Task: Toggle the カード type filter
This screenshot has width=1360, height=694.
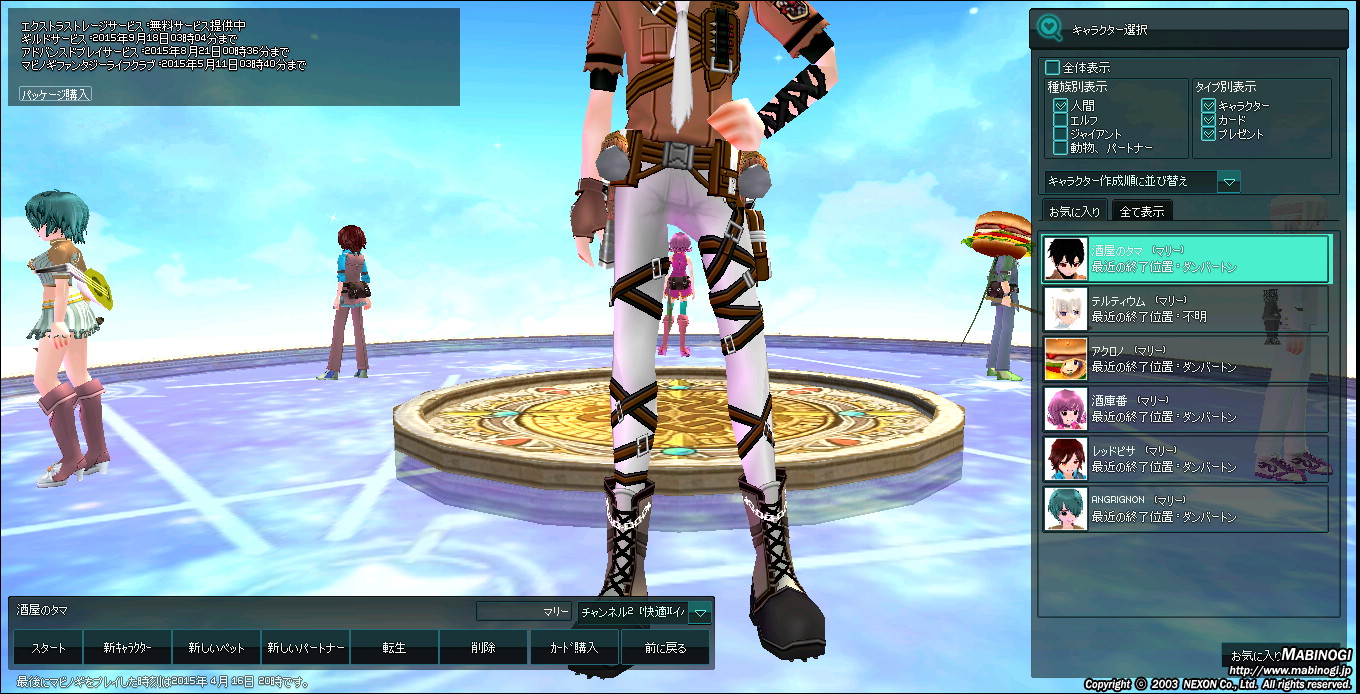Action: click(1209, 120)
